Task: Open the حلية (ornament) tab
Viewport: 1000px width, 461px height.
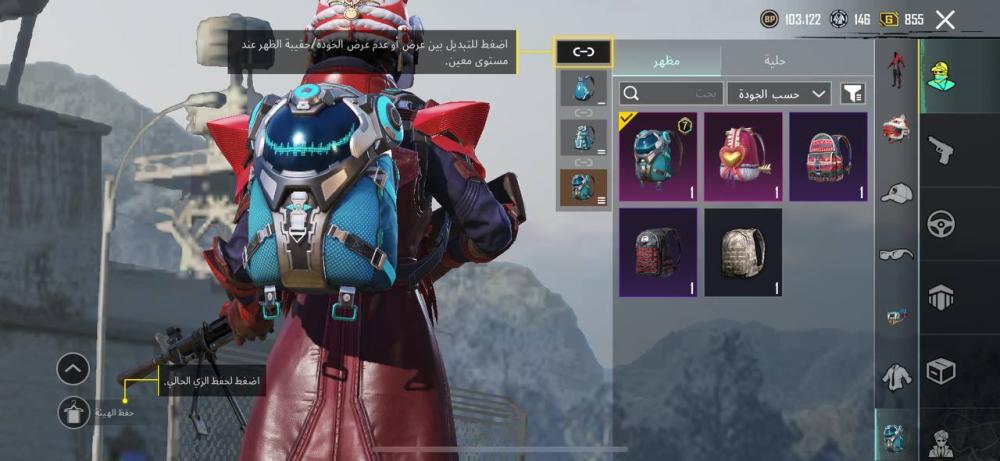Action: tap(775, 60)
